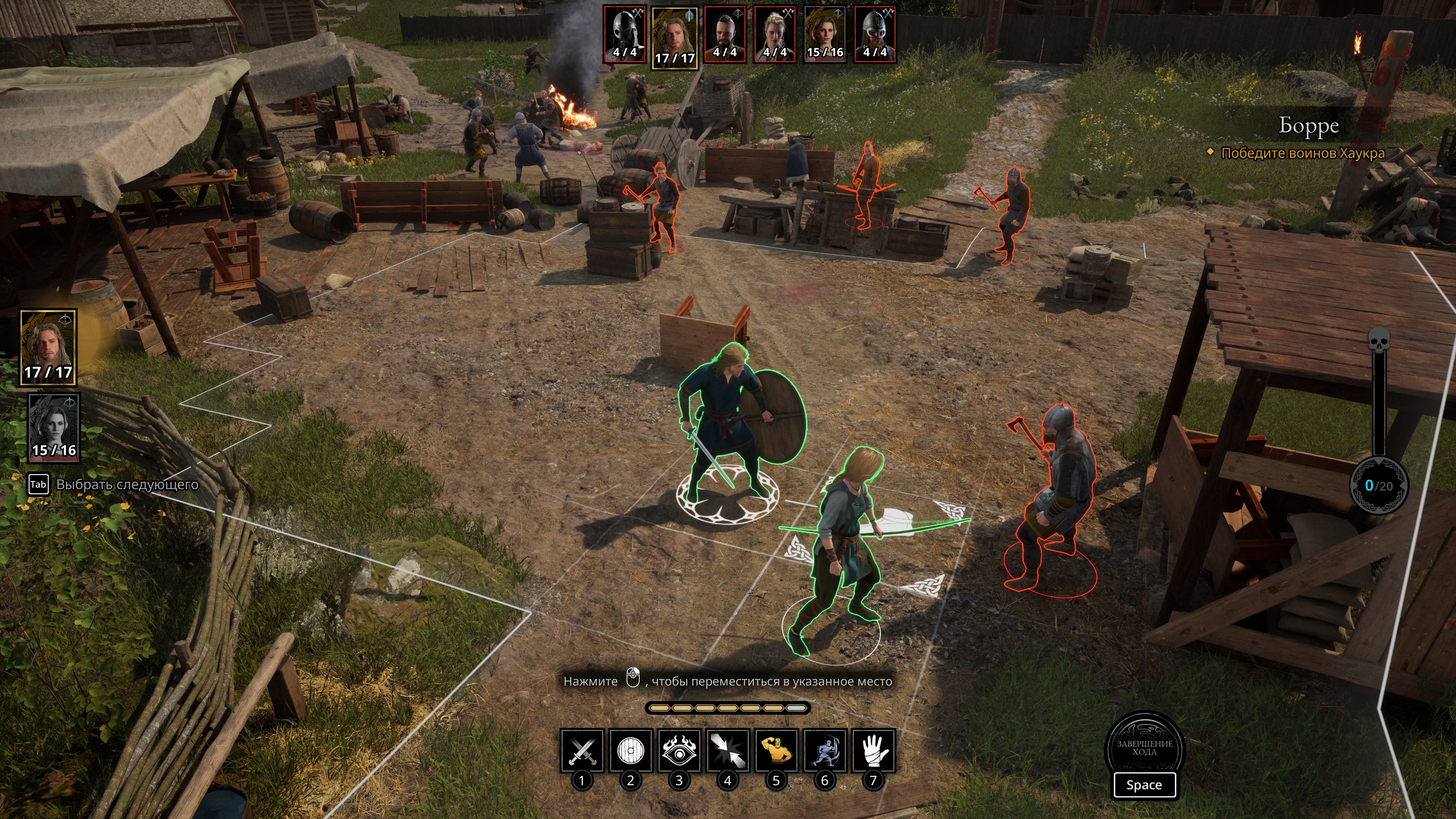Select the flaming eye ability
Viewport: 1456px width, 819px height.
(x=679, y=750)
